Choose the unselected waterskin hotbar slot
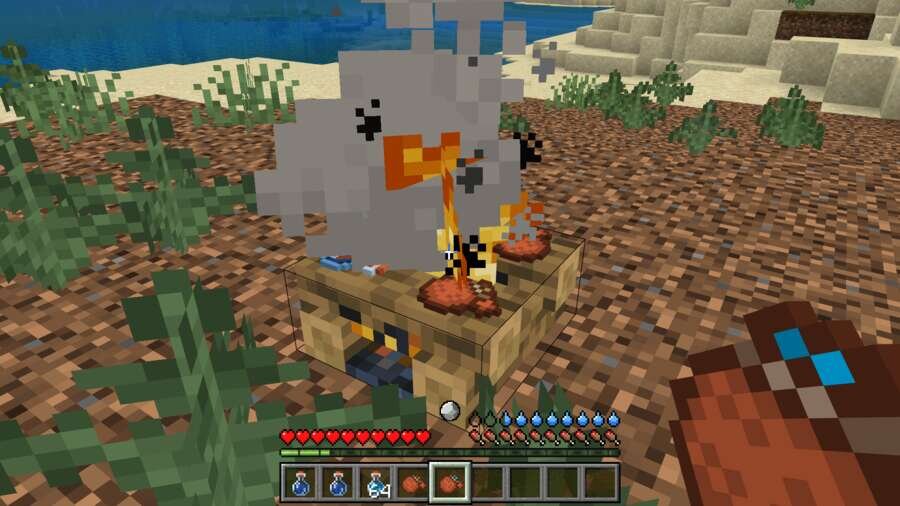 pyautogui.click(x=412, y=482)
